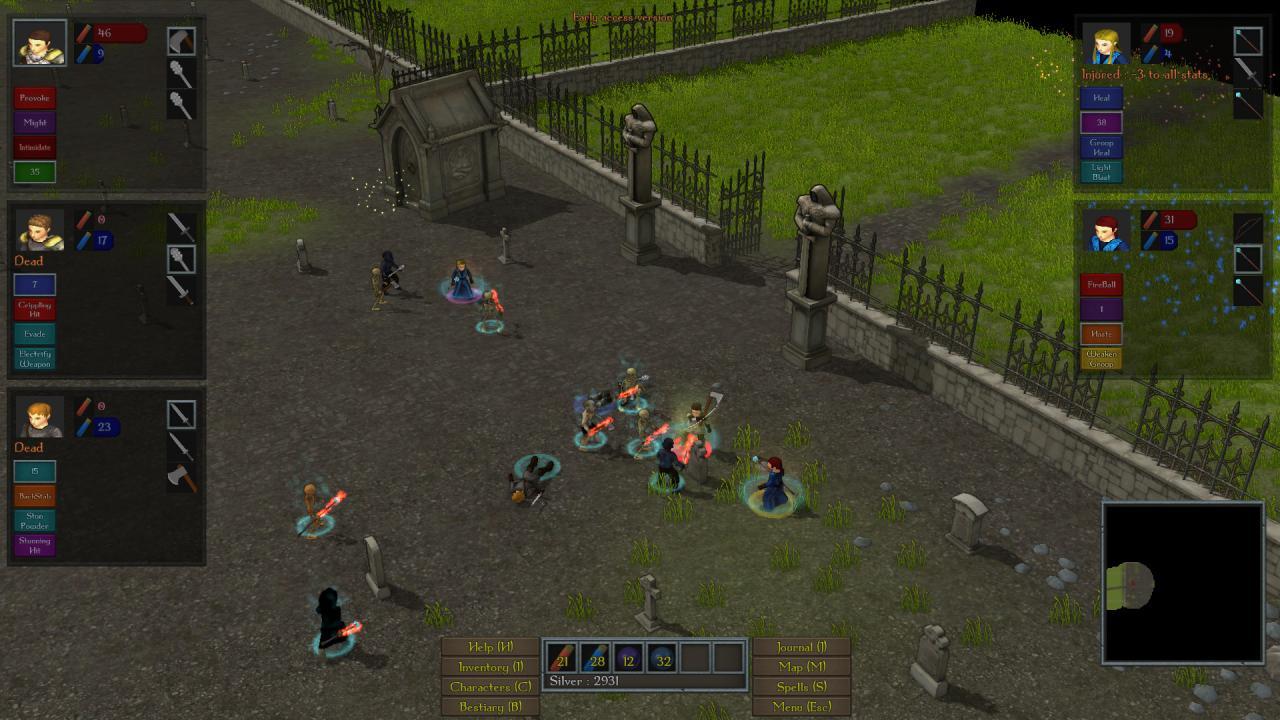Cast FireBall from the mage's panel
Viewport: 1280px width, 720px height.
(1102, 285)
